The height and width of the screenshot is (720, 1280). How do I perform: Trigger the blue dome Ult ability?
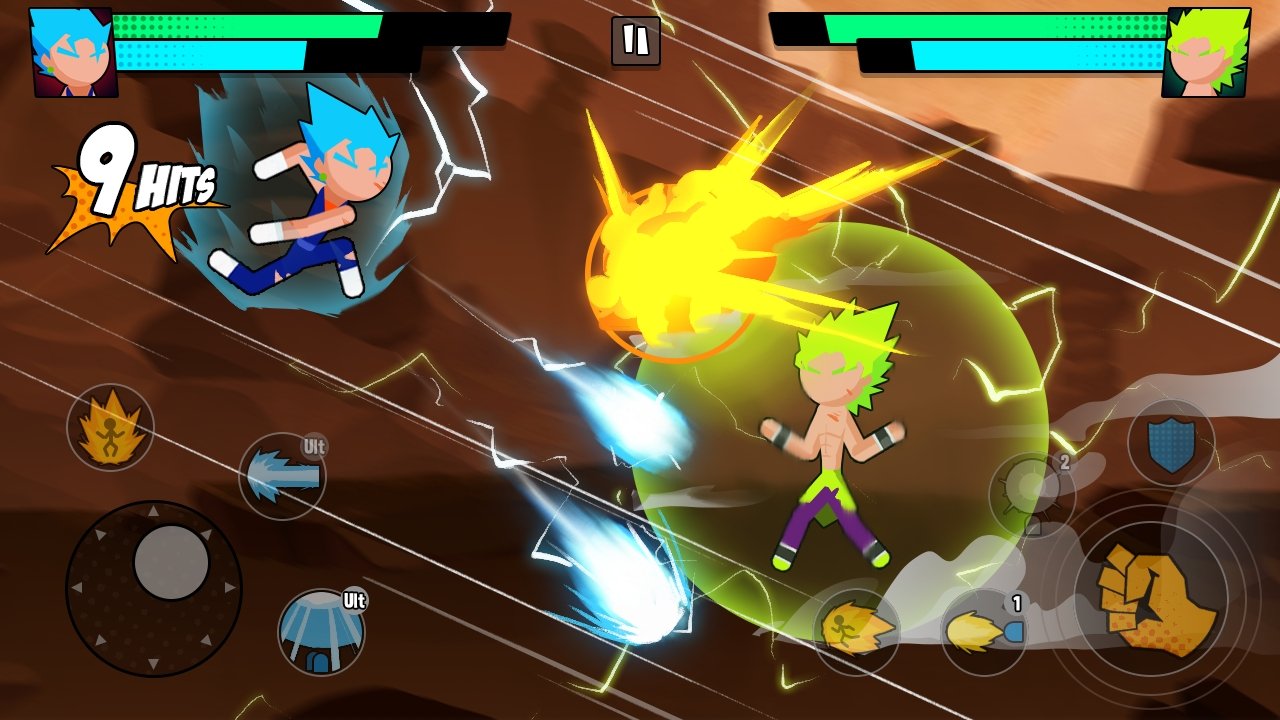[x=320, y=631]
